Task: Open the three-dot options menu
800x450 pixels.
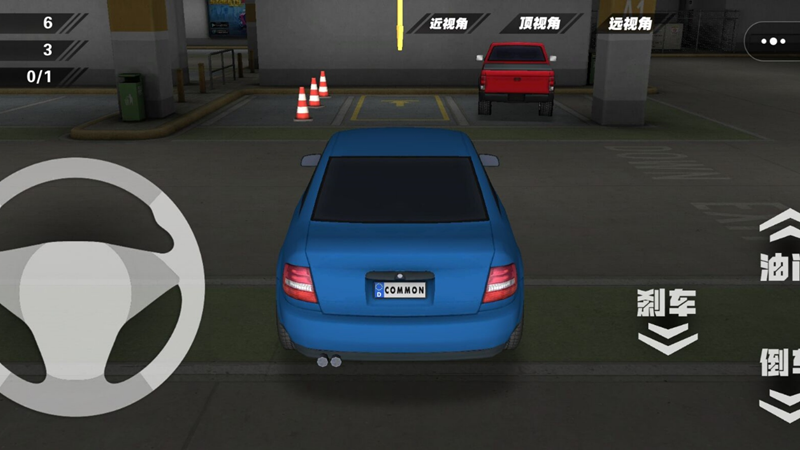Action: click(773, 42)
